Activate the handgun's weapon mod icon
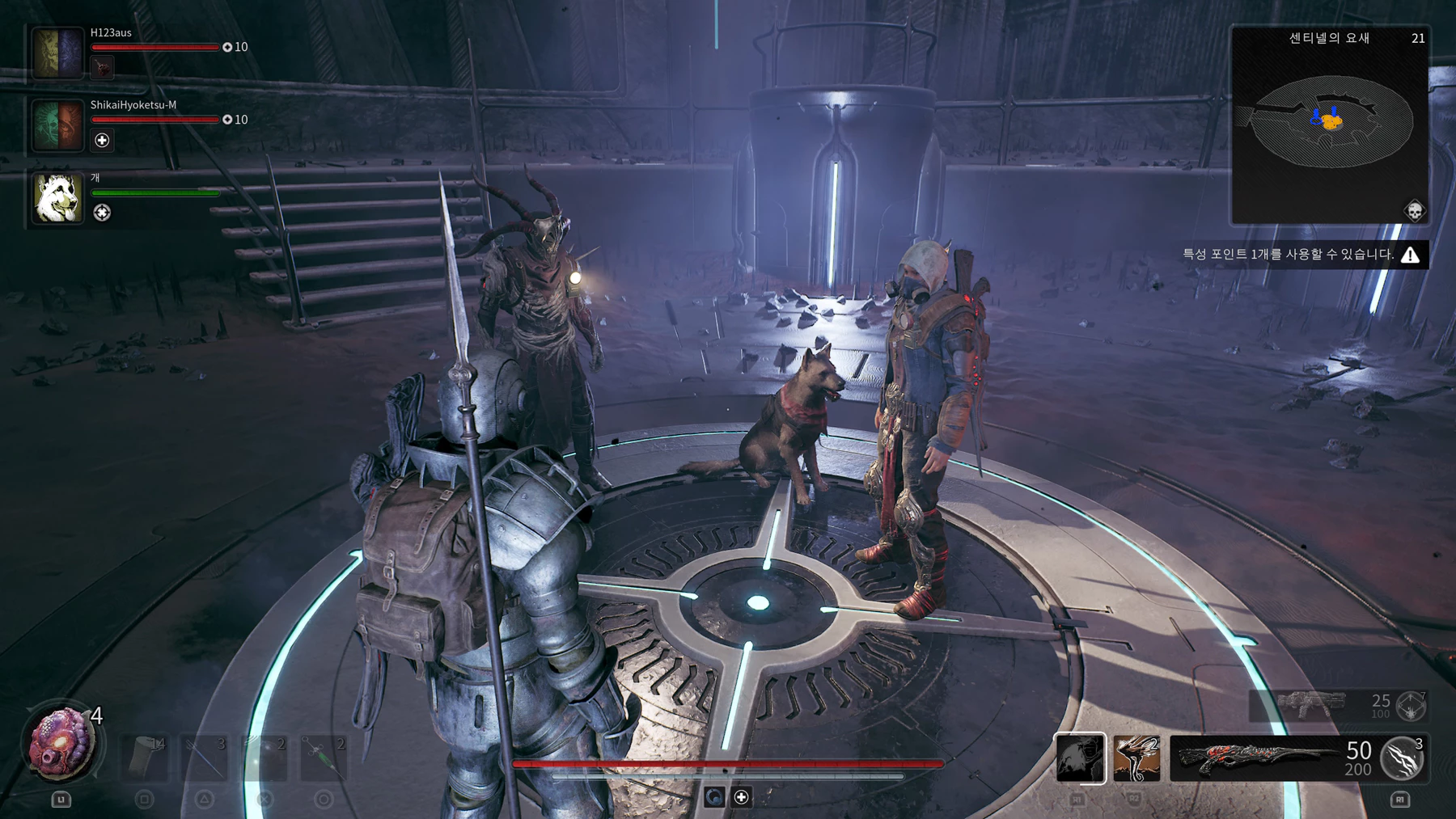Viewport: 1456px width, 819px height. click(1412, 706)
